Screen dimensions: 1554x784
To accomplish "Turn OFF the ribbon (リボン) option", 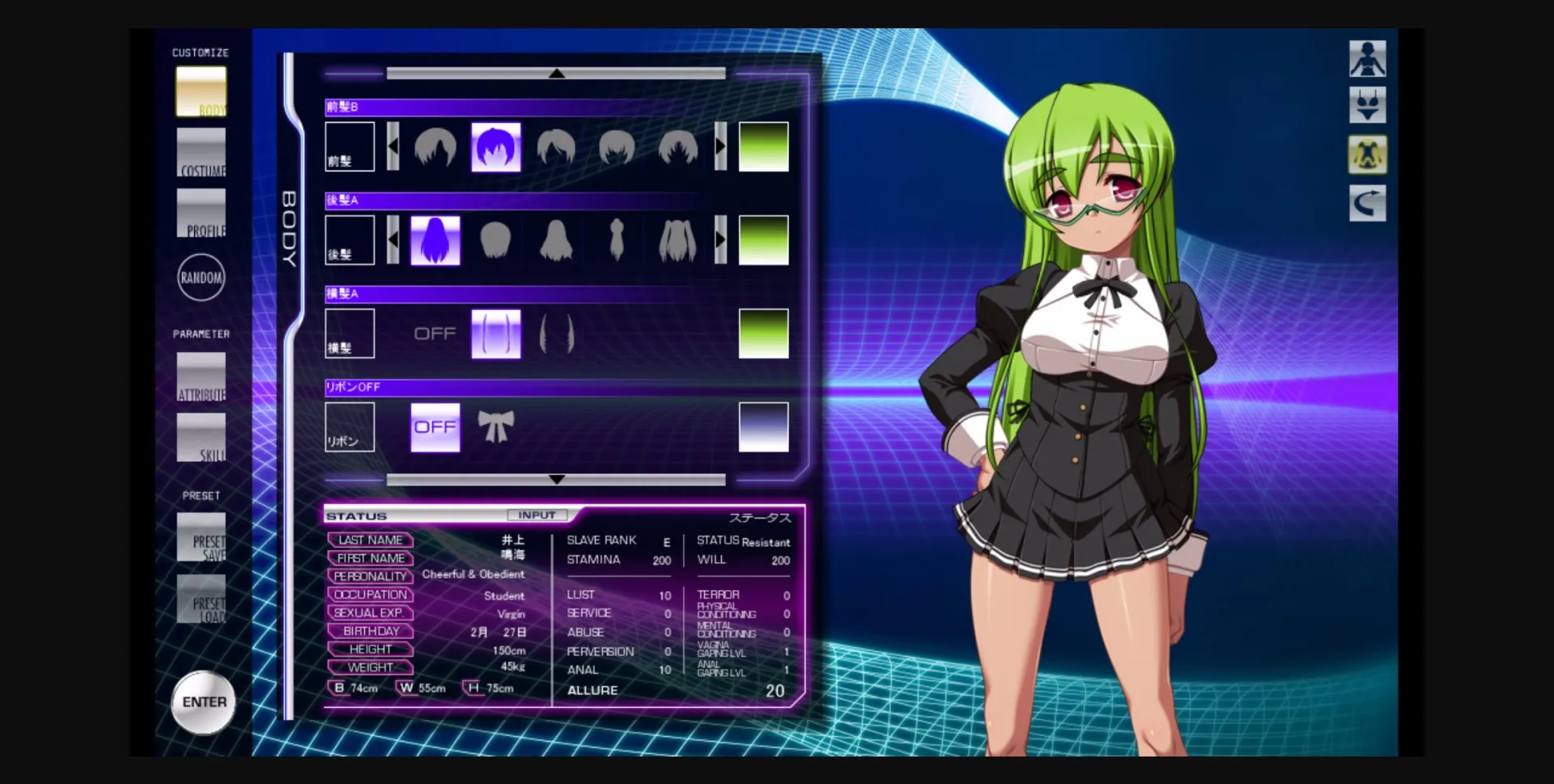I will pos(435,426).
